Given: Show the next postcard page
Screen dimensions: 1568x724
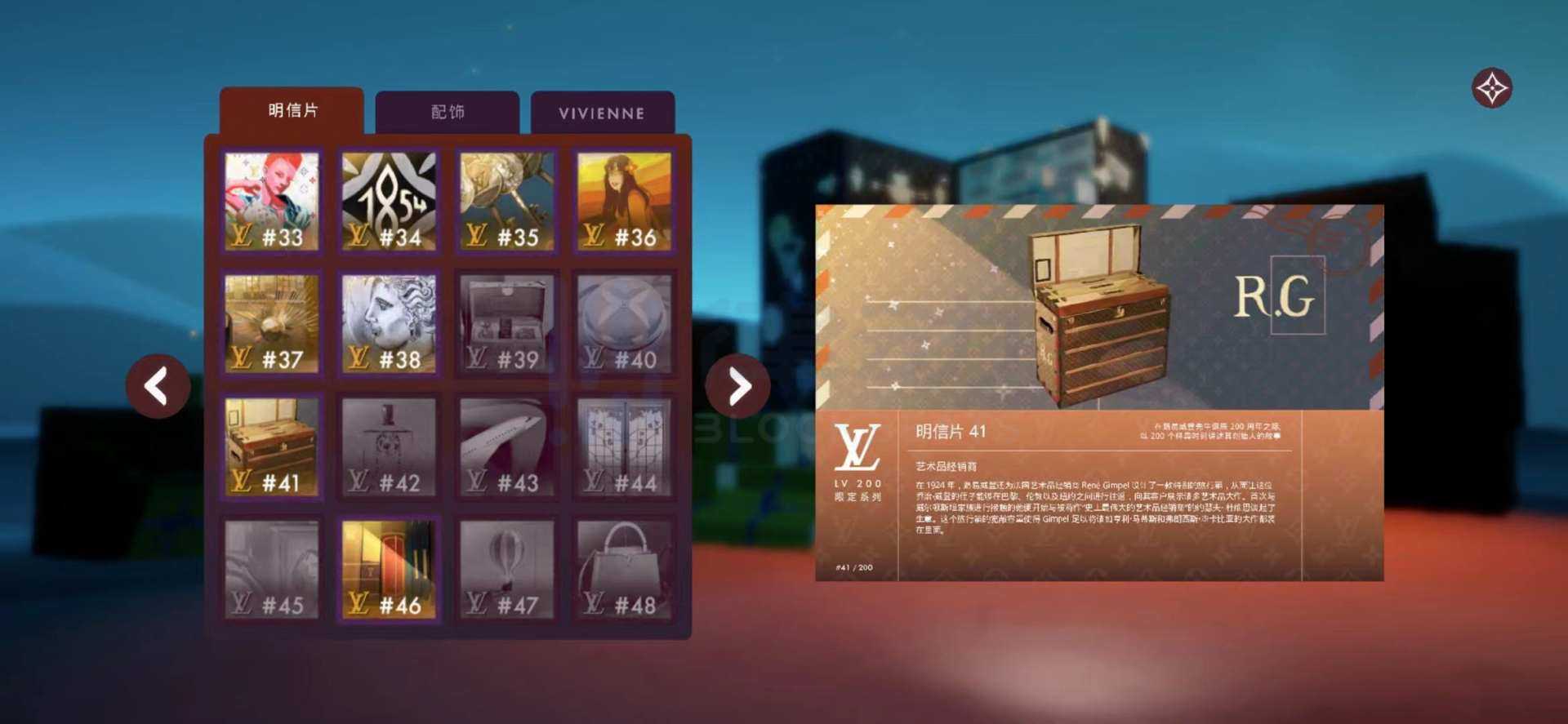Looking at the screenshot, I should click(738, 386).
